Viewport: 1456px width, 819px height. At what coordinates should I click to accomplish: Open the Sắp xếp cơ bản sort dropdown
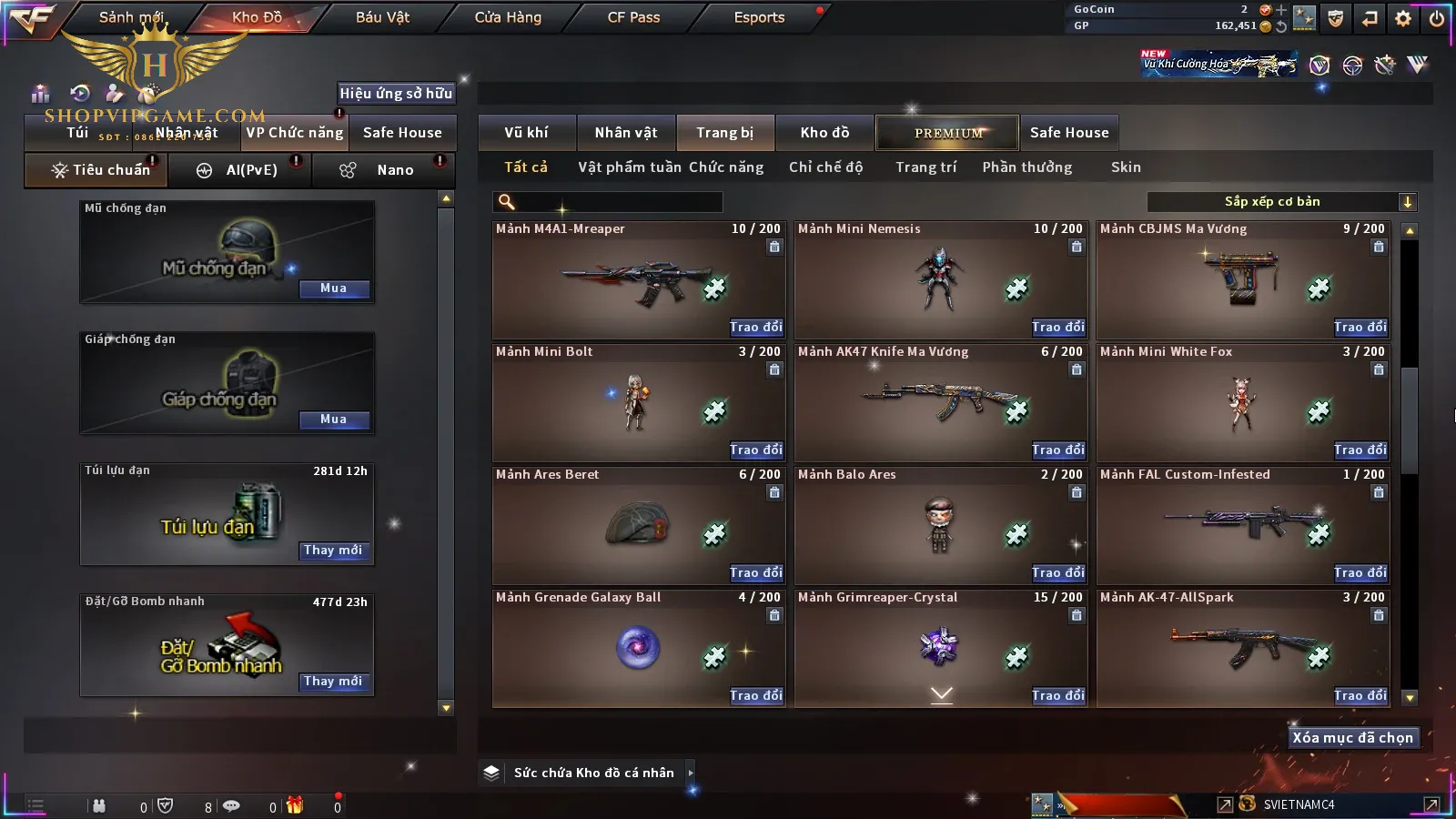1281,202
